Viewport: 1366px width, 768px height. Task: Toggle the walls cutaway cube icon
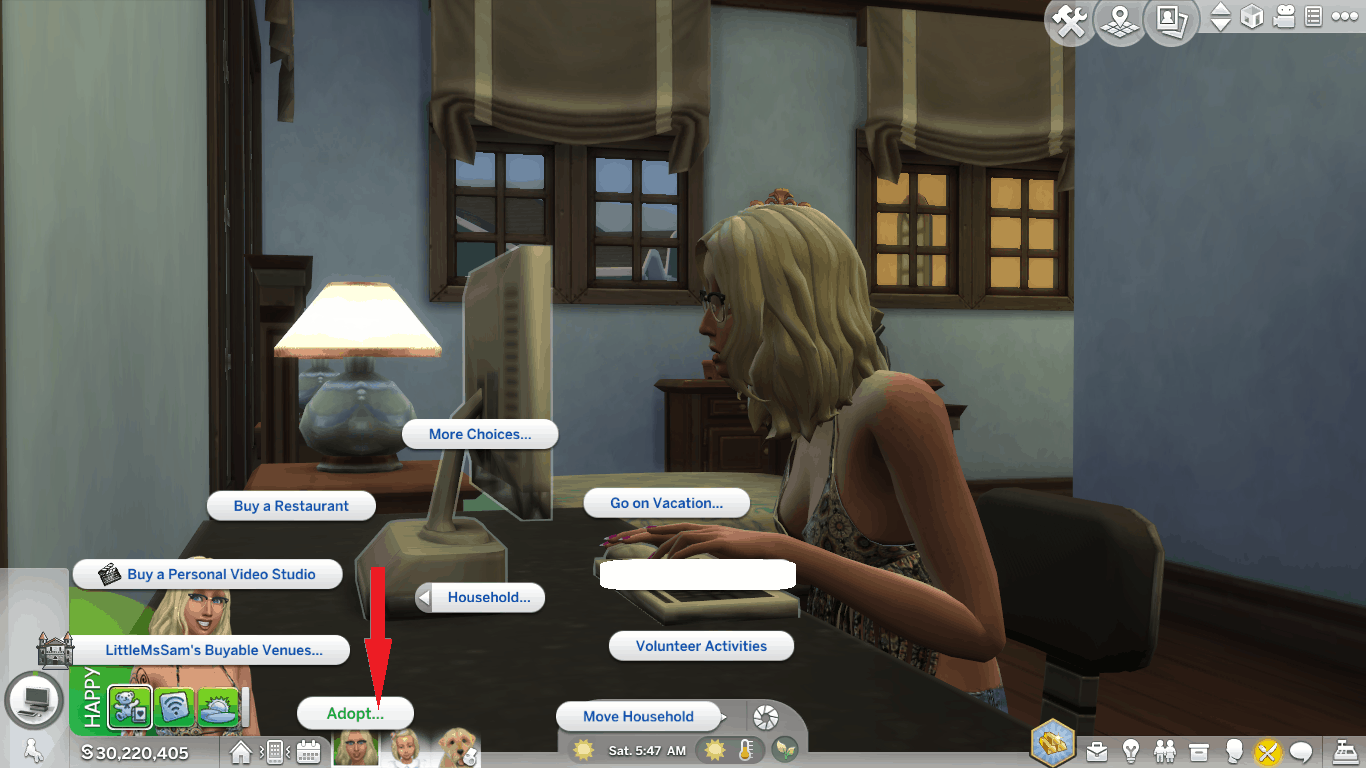1252,17
